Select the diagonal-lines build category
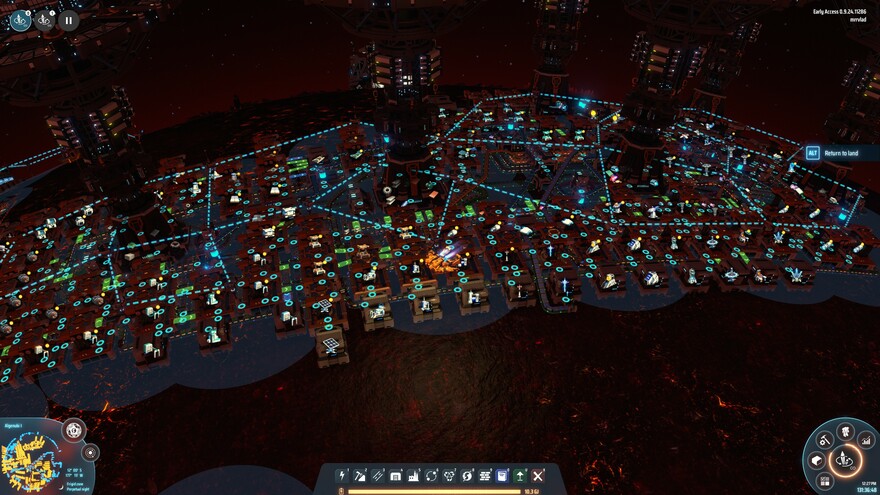This screenshot has width=880, height=495. tap(378, 476)
